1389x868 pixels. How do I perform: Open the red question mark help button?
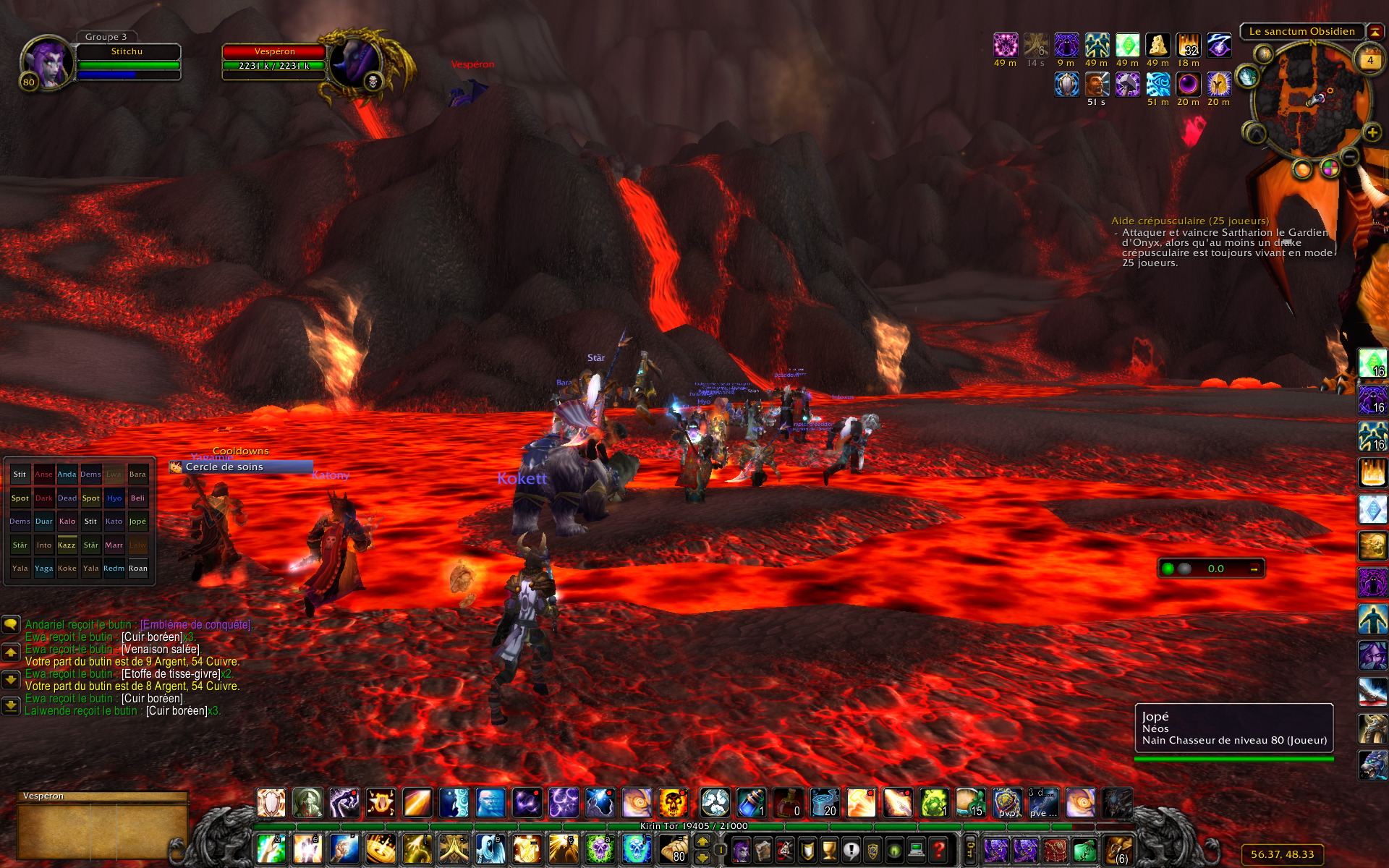(x=938, y=850)
